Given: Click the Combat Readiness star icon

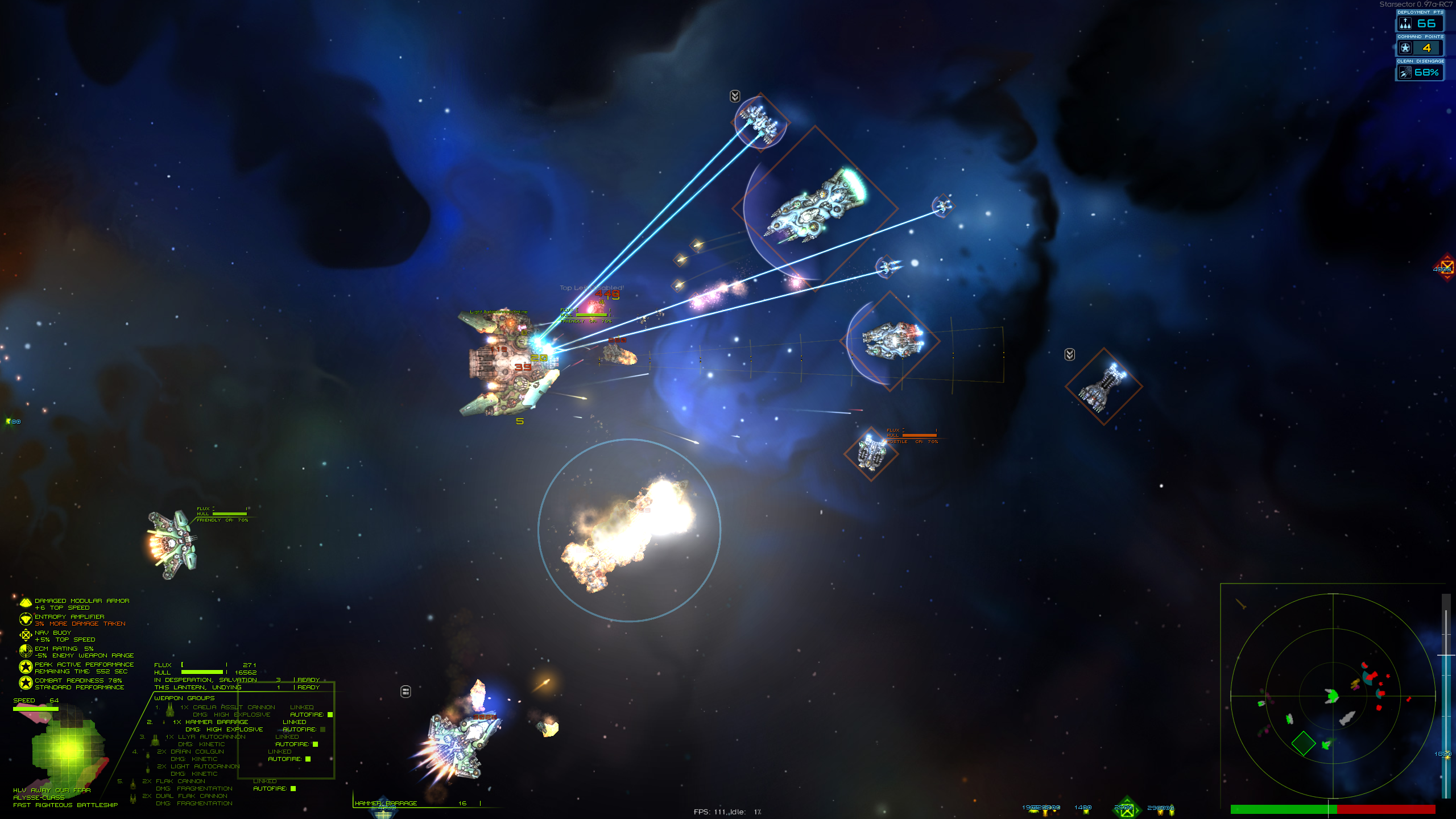Looking at the screenshot, I should coord(26,683).
